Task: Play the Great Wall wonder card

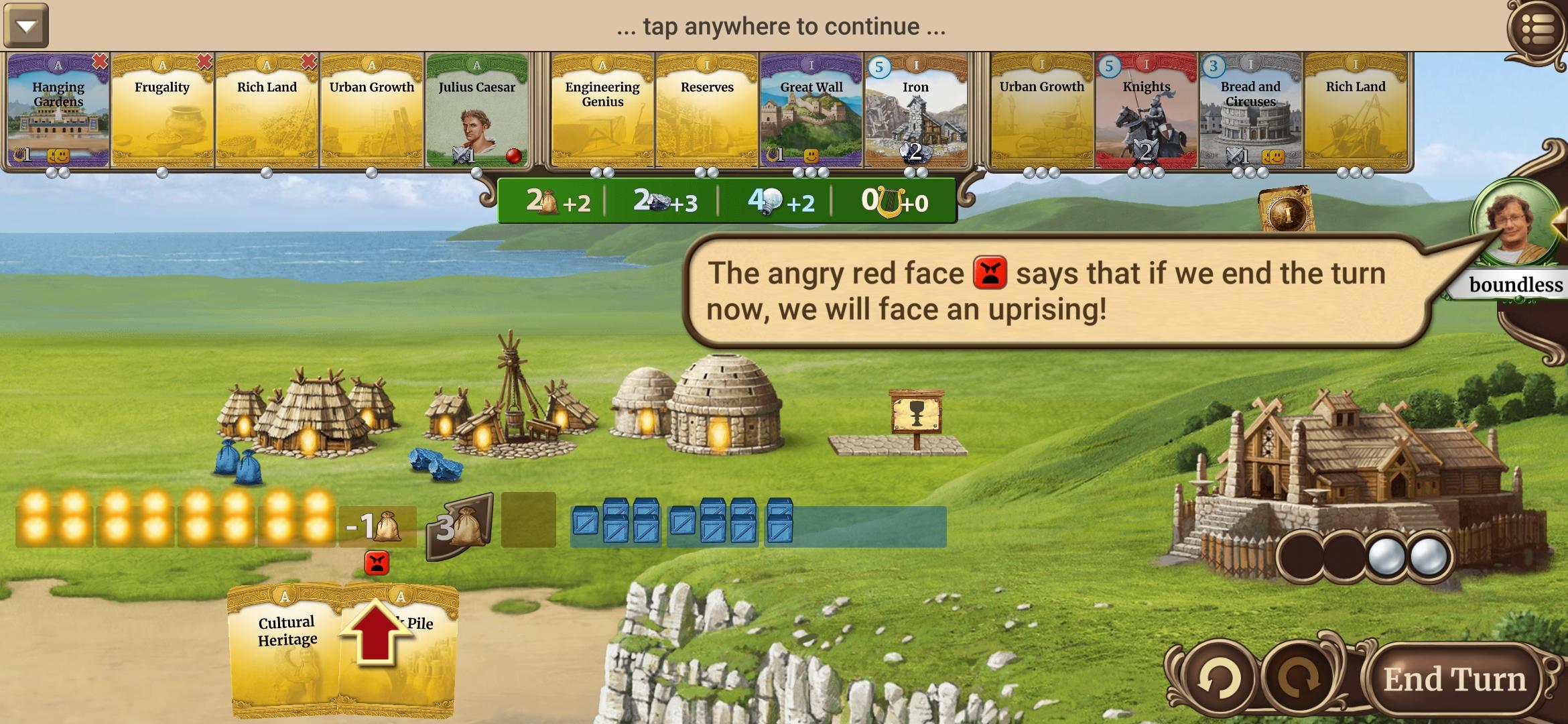Action: (x=812, y=114)
